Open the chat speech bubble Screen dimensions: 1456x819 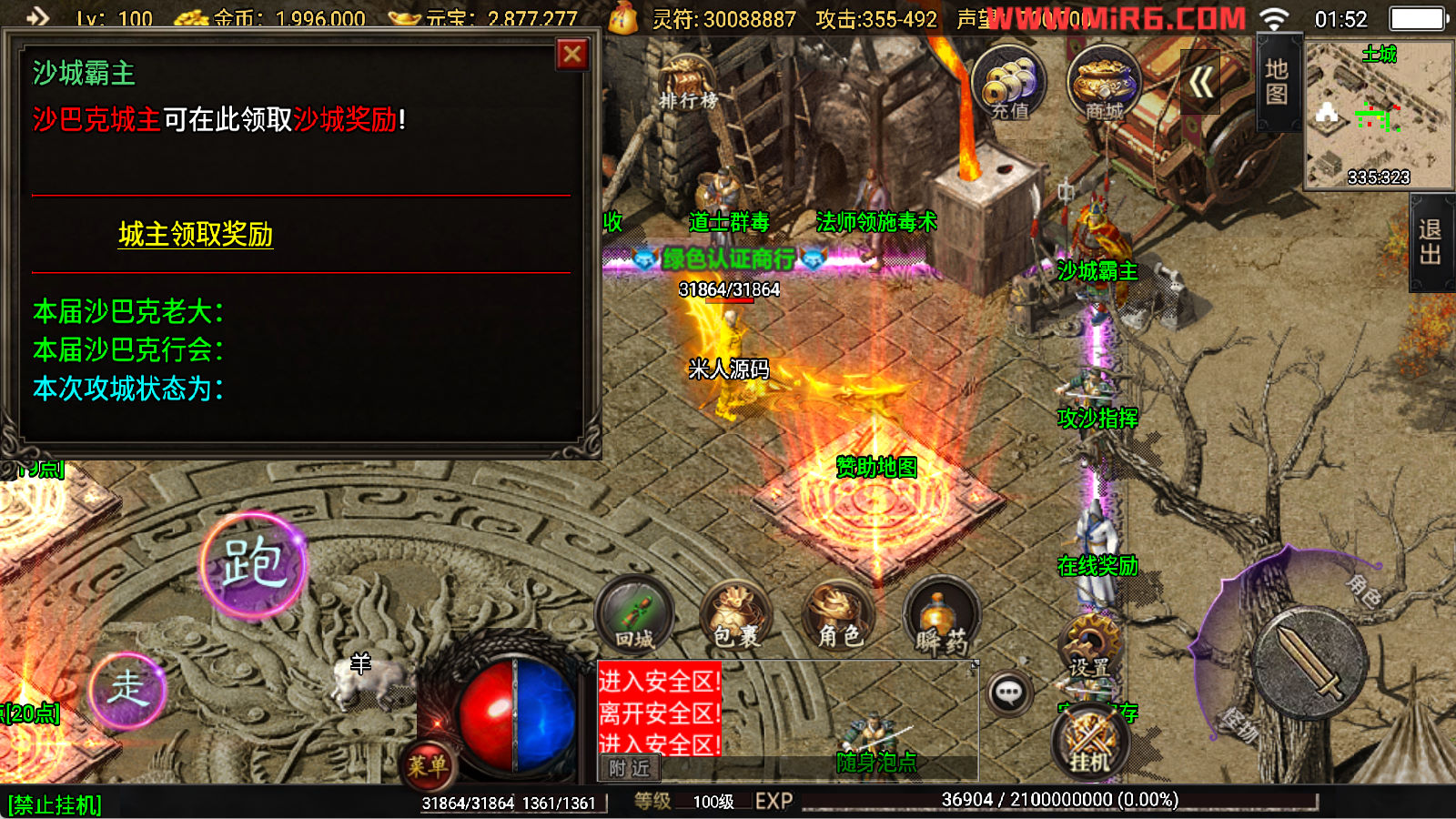1008,693
